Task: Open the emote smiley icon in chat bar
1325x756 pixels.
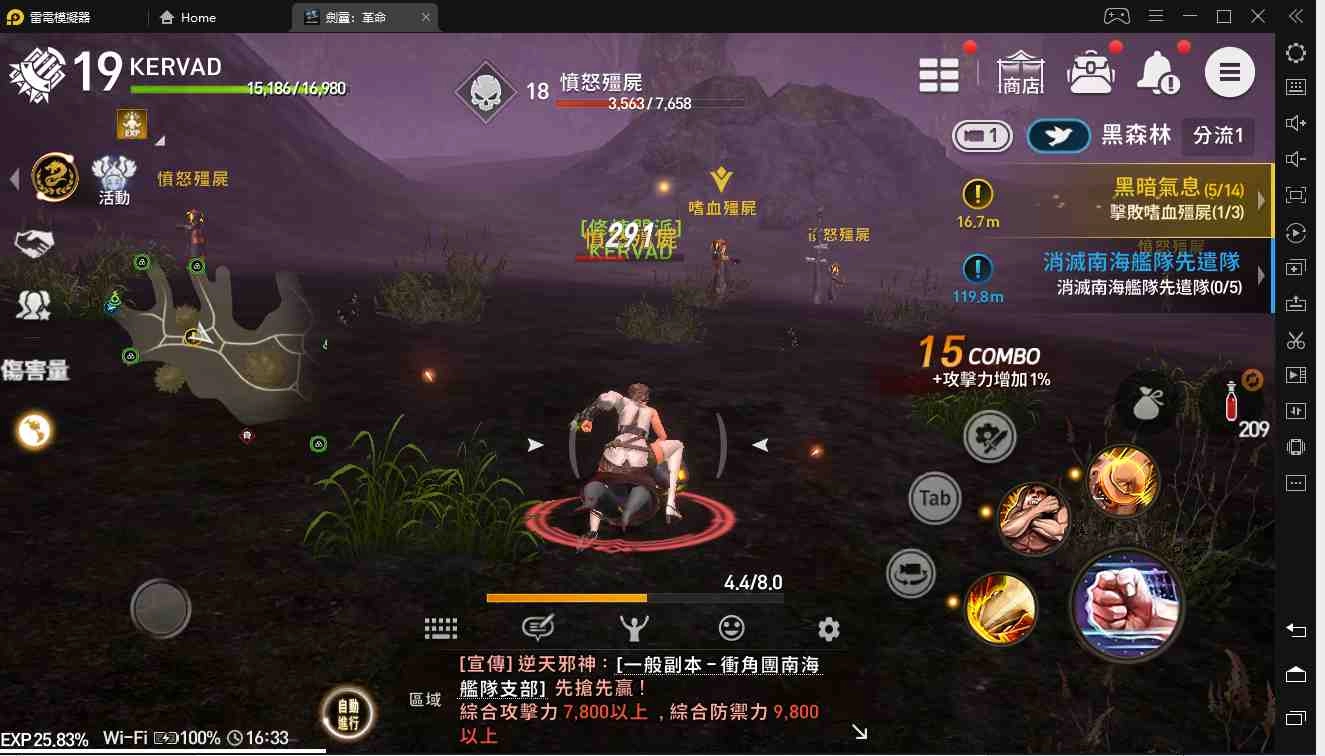Action: (x=731, y=626)
